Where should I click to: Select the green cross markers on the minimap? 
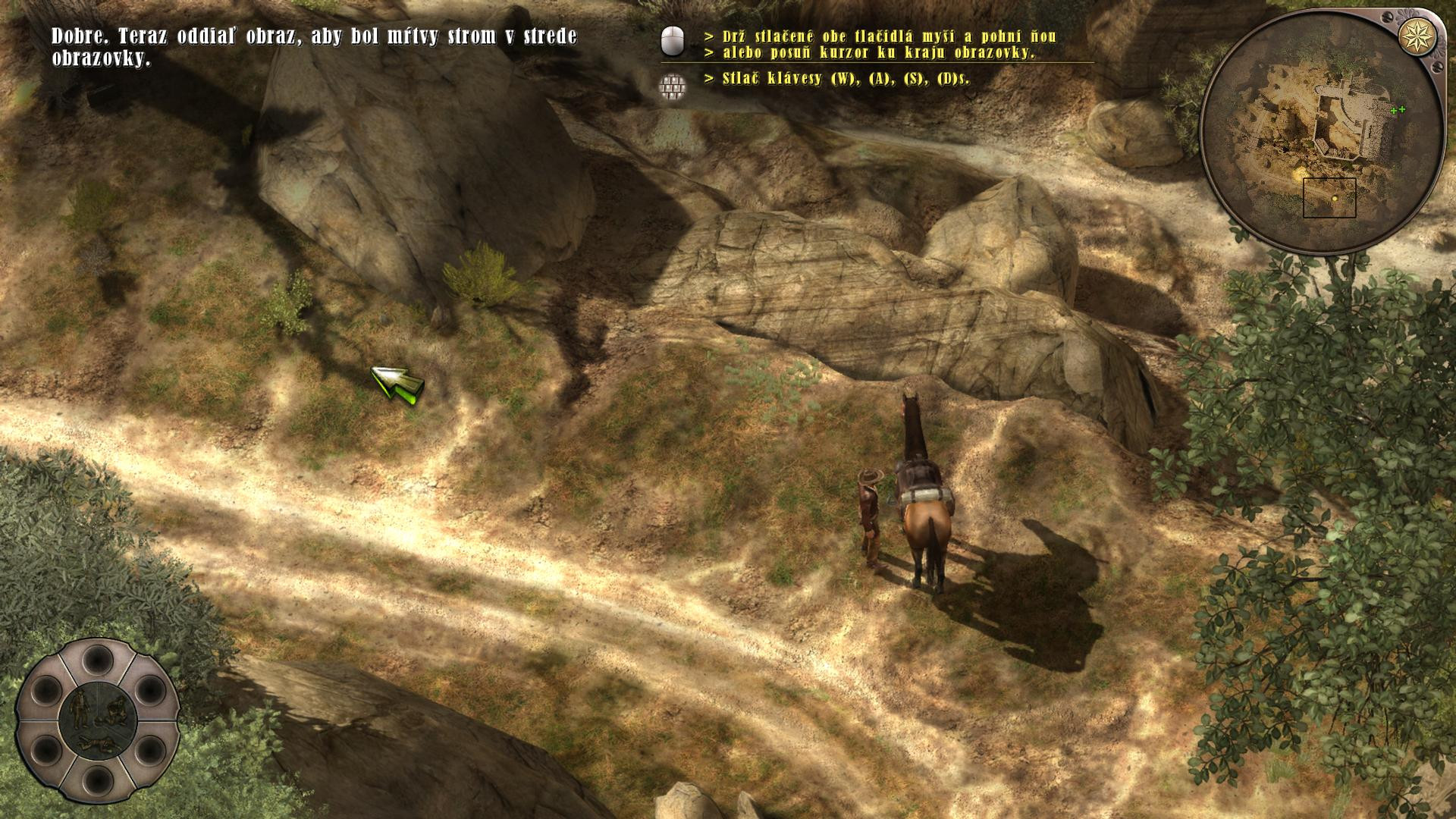click(1398, 110)
